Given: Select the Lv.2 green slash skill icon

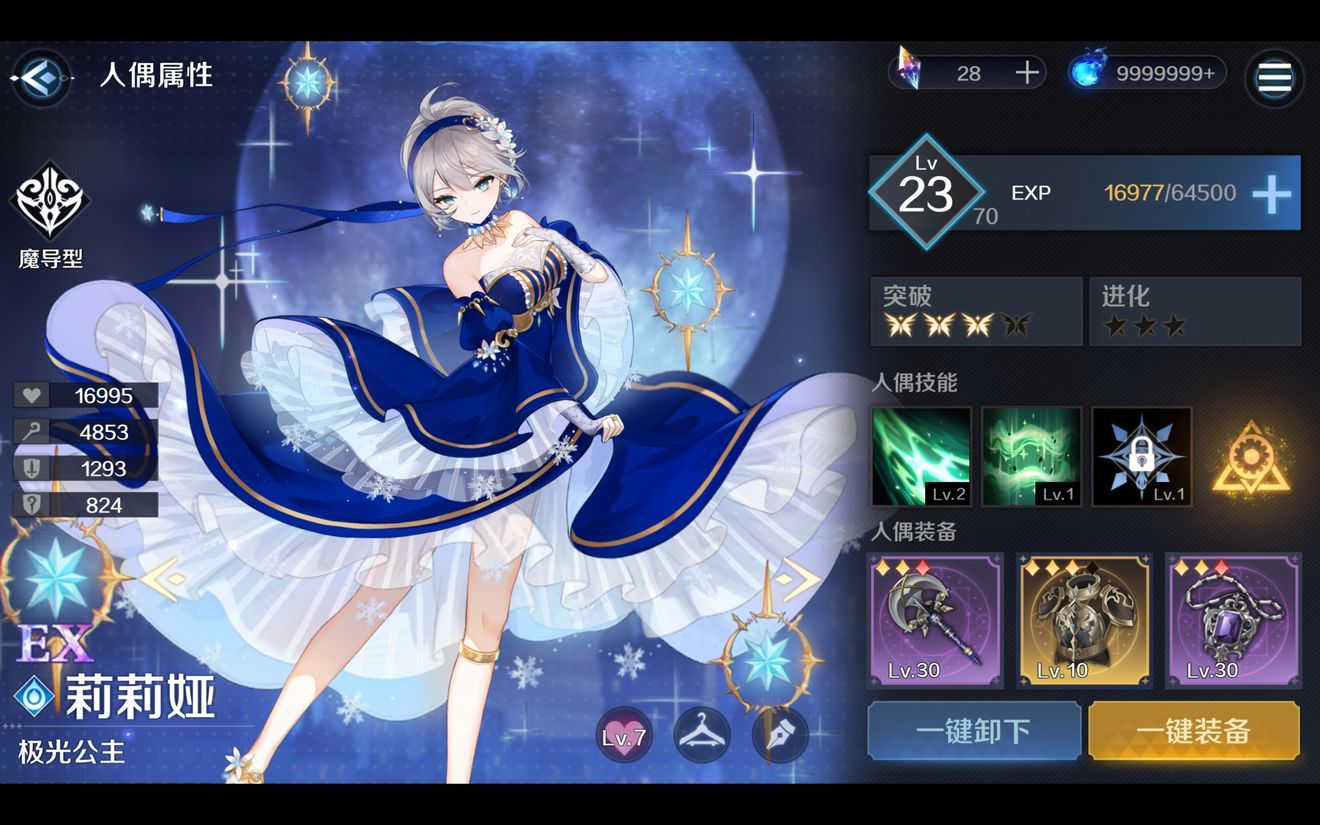Looking at the screenshot, I should (921, 456).
